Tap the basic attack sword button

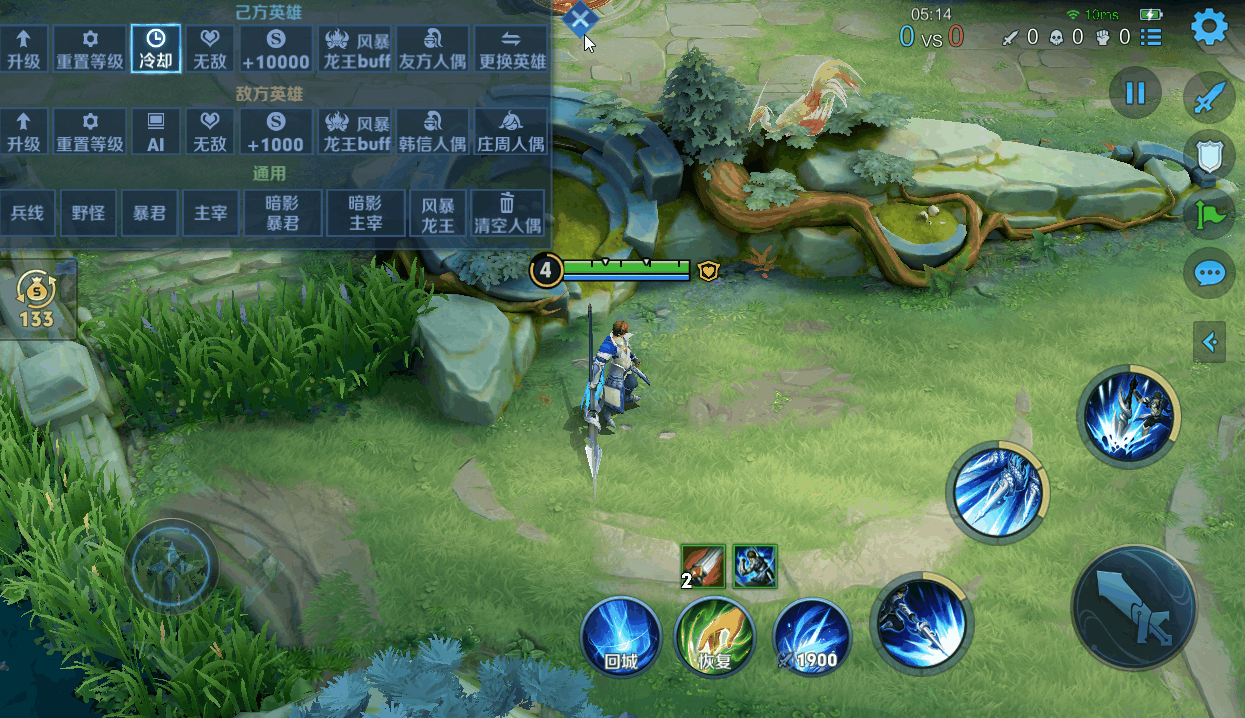(x=1133, y=608)
